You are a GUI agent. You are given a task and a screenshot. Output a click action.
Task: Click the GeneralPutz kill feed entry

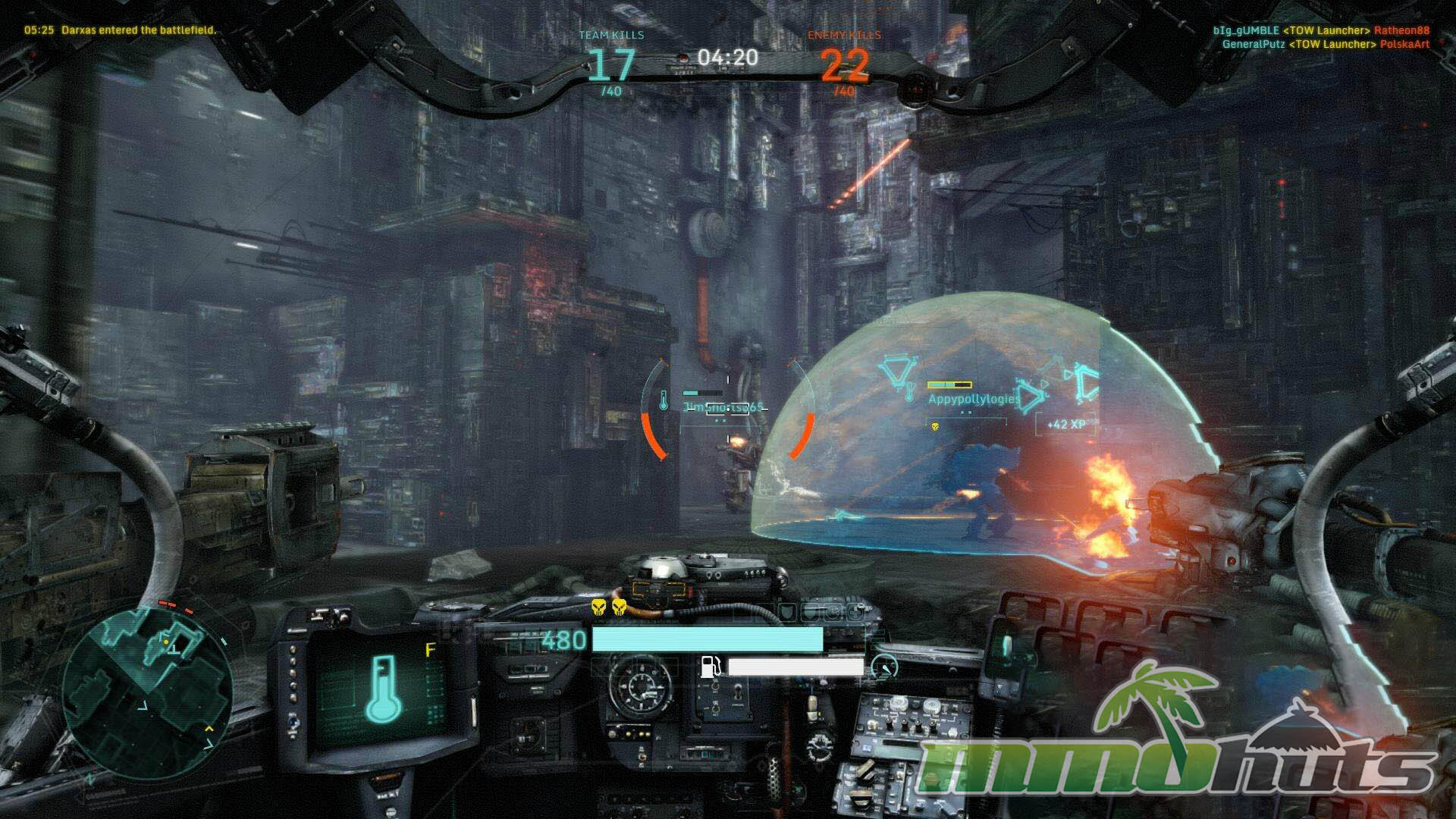pyautogui.click(x=1325, y=44)
